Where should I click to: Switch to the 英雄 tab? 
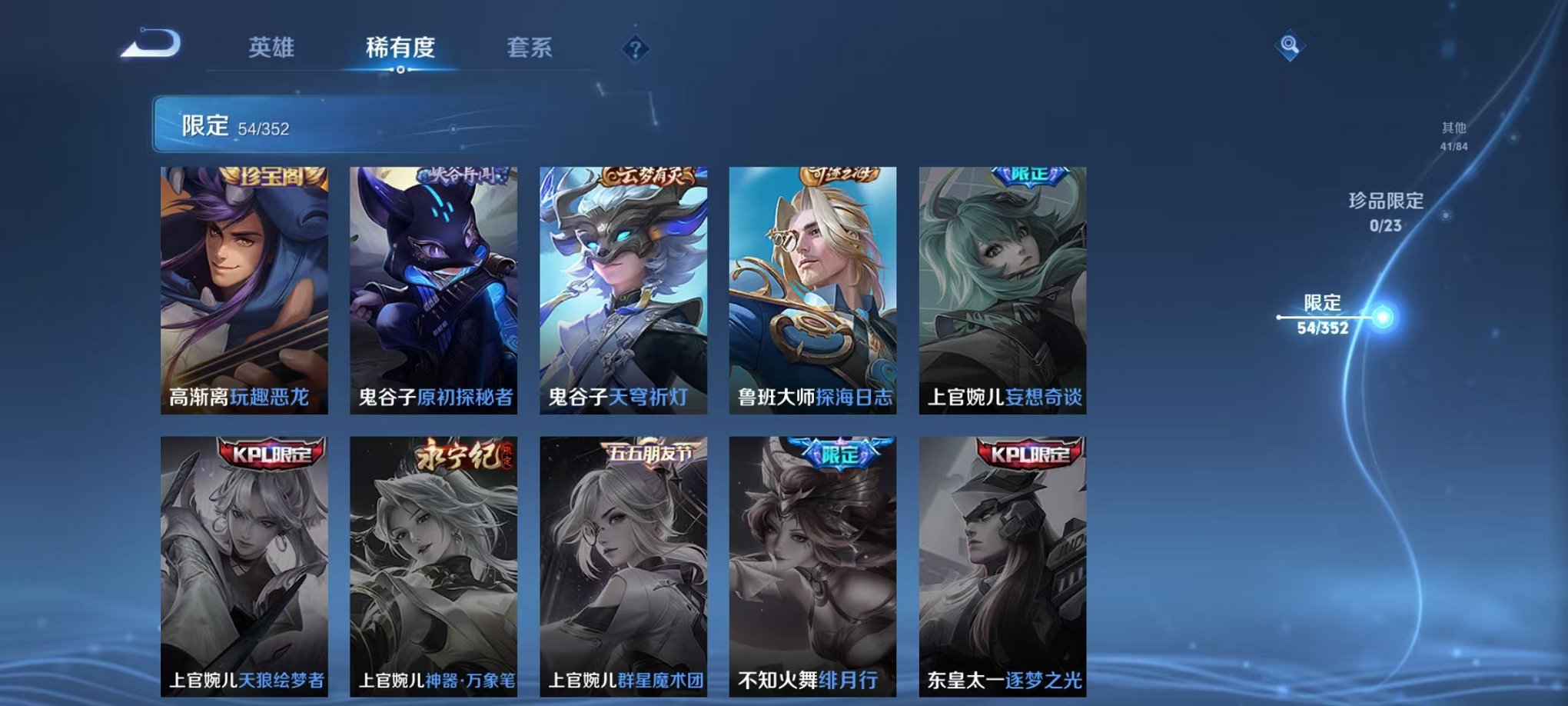(x=273, y=46)
